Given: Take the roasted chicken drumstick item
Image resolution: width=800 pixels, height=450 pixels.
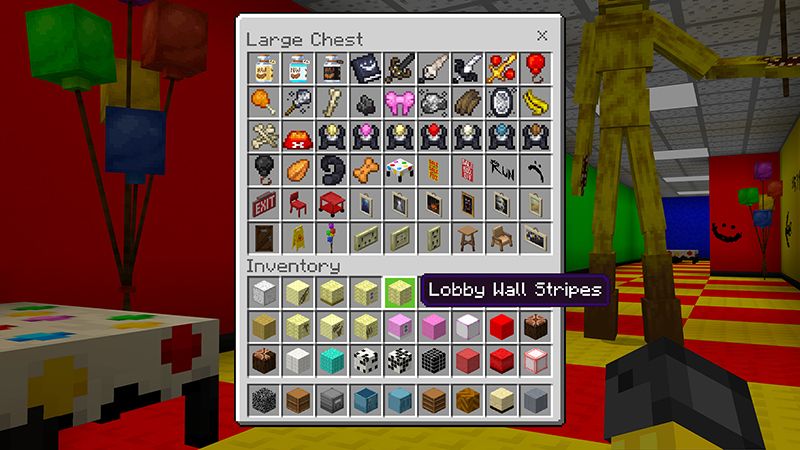Looking at the screenshot, I should click(x=264, y=102).
